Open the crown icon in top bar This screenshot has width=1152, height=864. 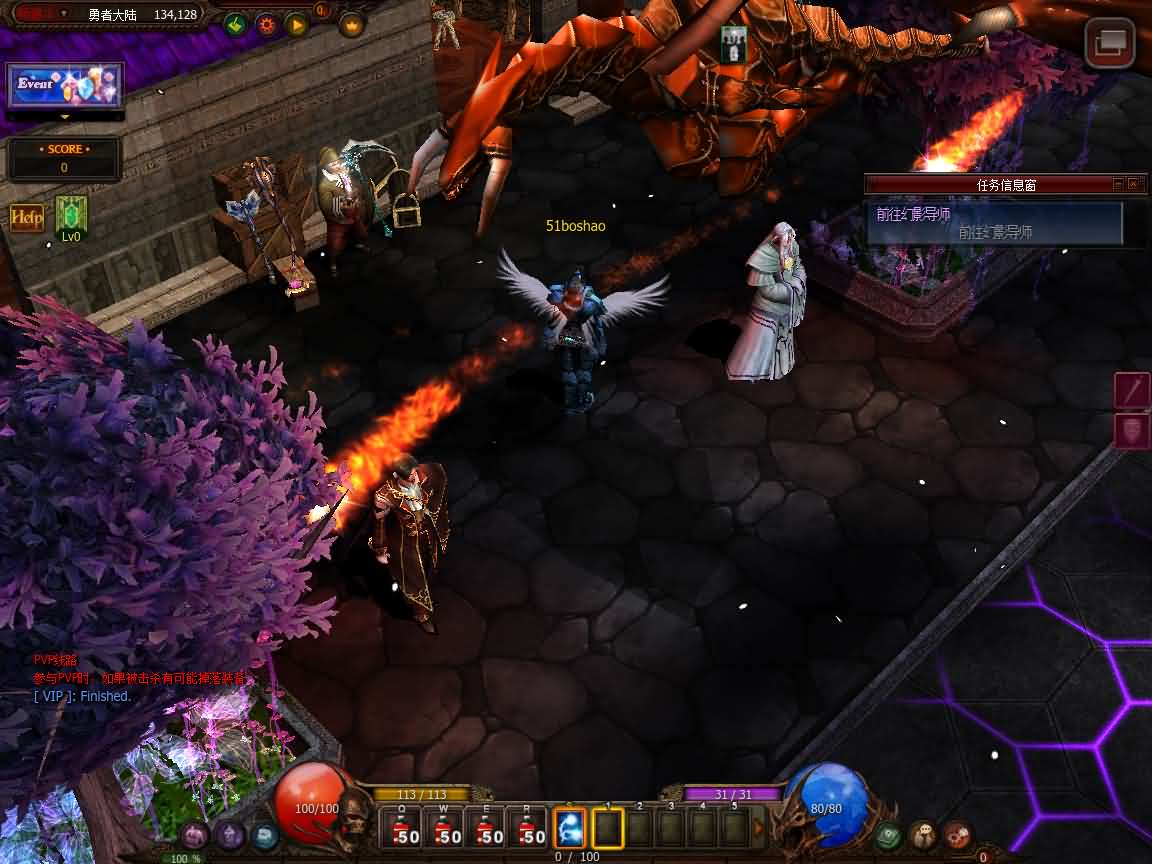click(352, 25)
